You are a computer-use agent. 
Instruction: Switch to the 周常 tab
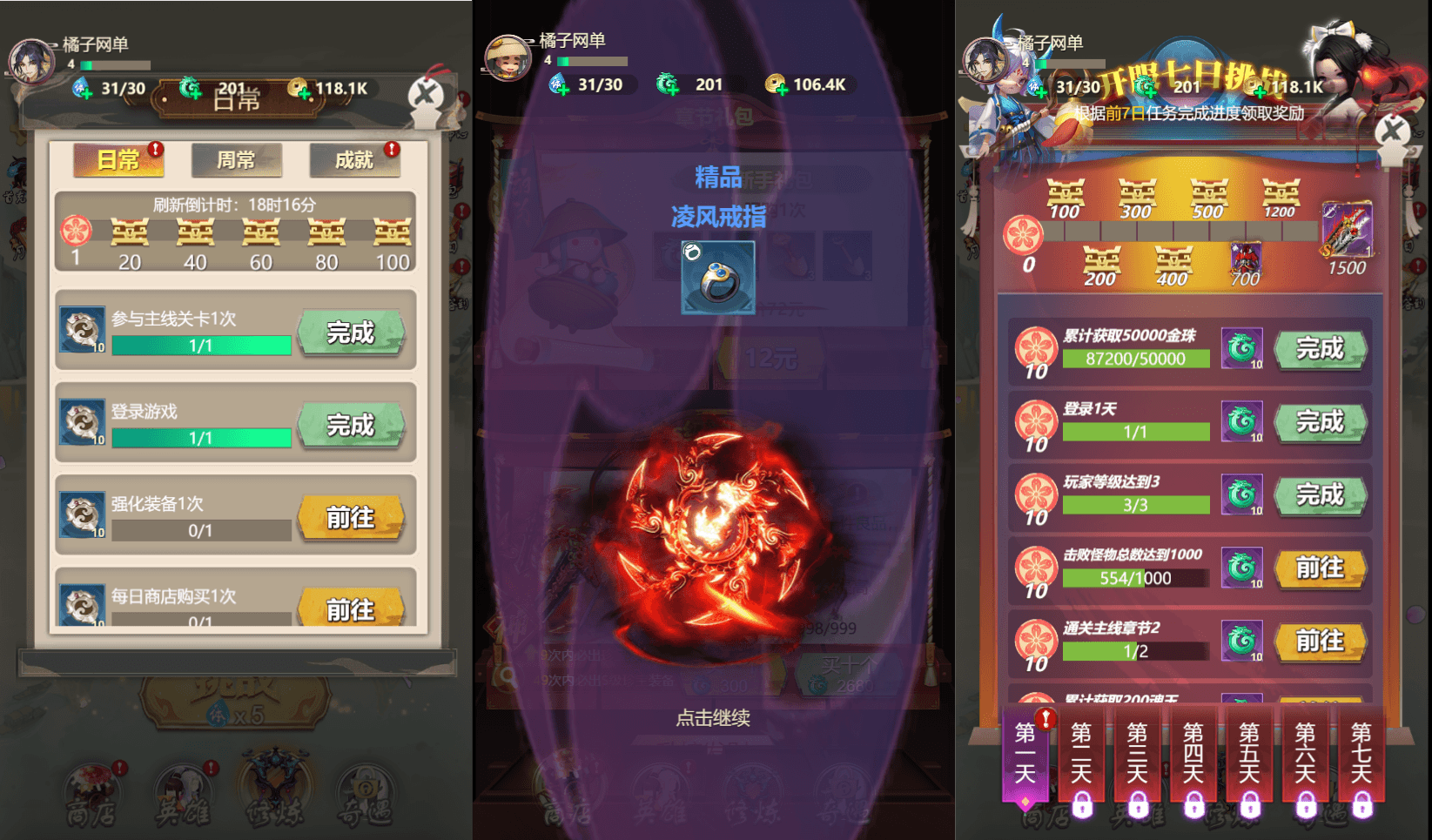coord(236,161)
